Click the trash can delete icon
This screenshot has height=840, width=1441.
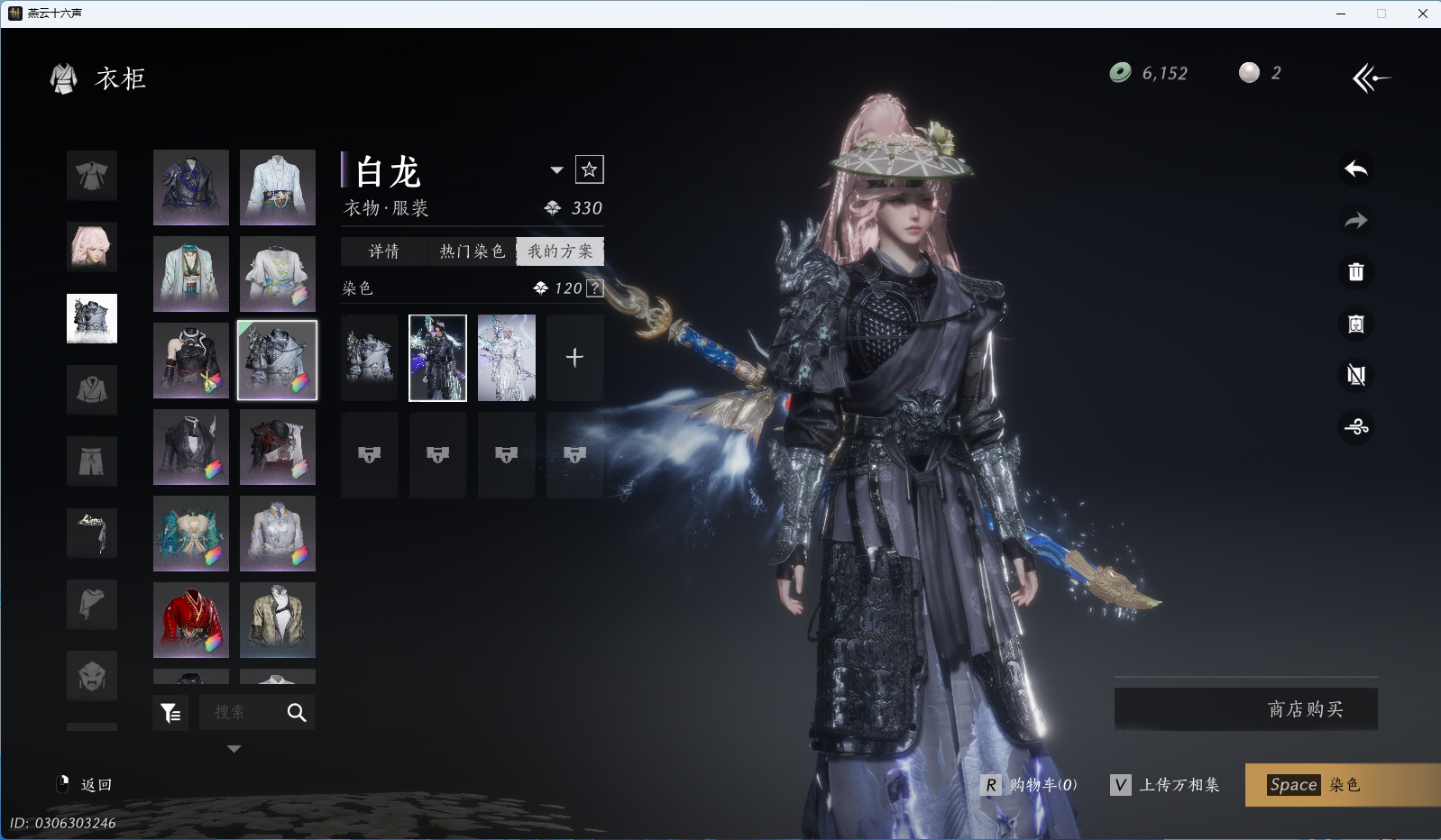[1356, 272]
